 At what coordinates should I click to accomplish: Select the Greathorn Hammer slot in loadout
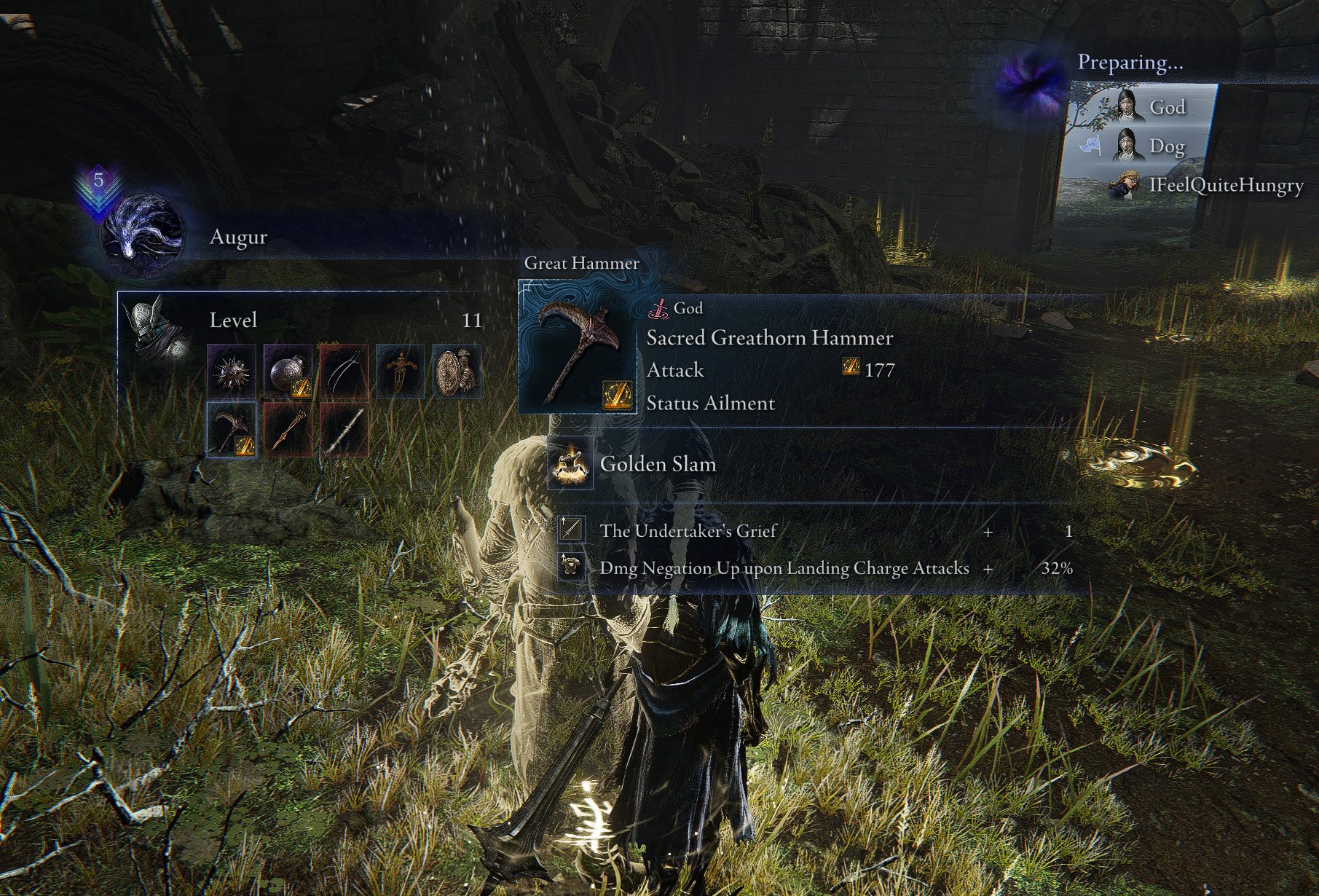pos(232,430)
